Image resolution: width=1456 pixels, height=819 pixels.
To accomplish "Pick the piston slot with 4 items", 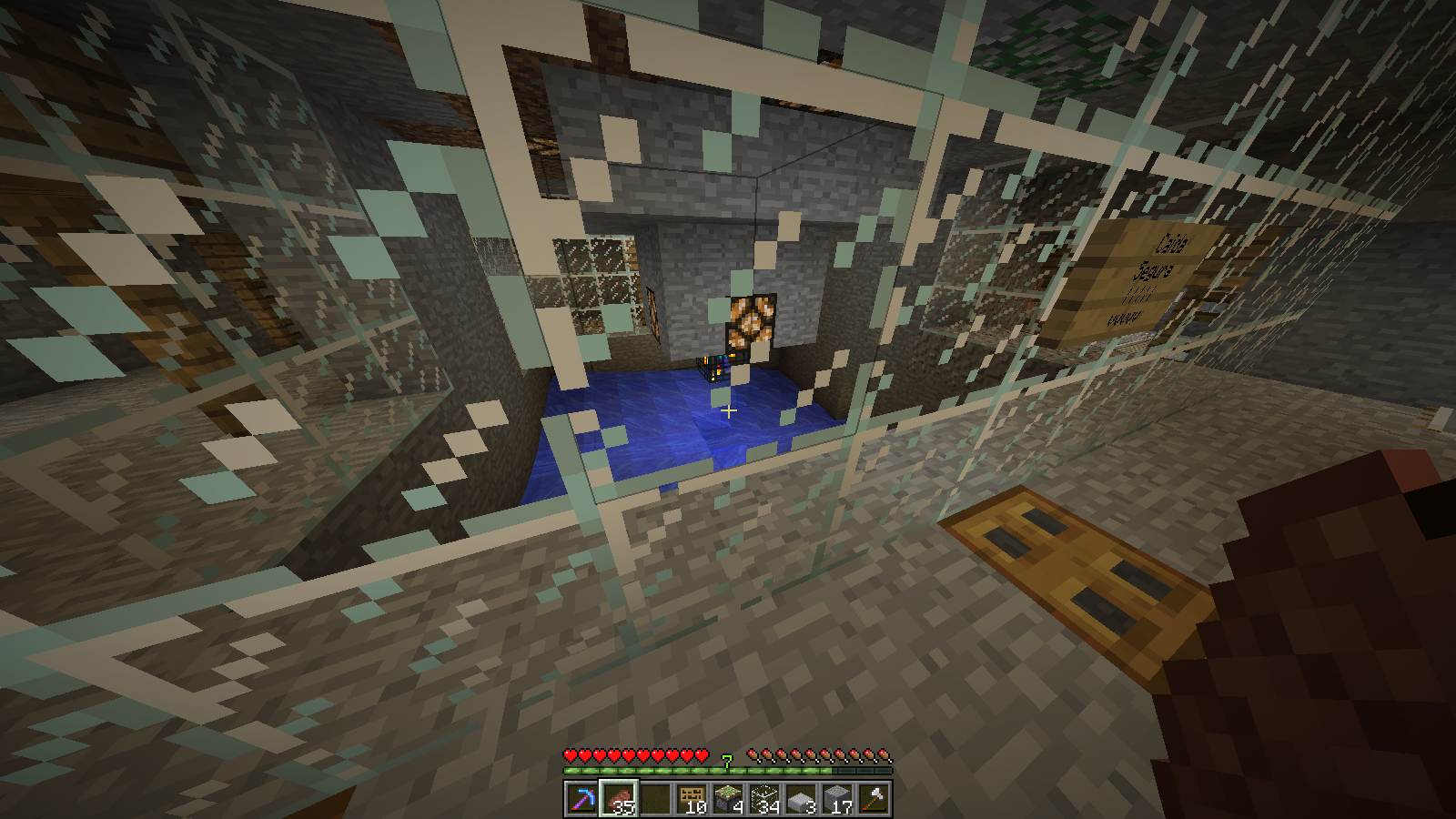I will point(728,799).
